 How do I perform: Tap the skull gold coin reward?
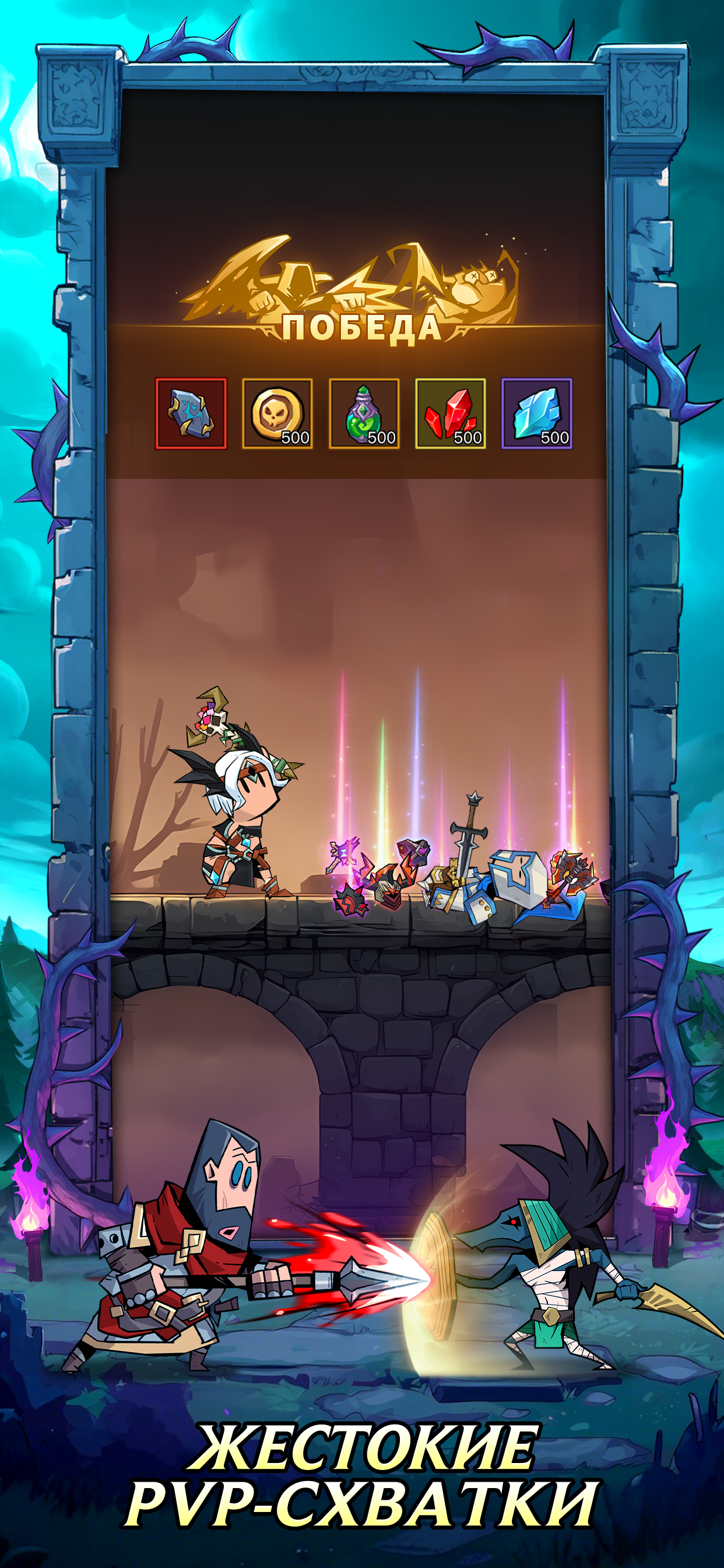[277, 414]
